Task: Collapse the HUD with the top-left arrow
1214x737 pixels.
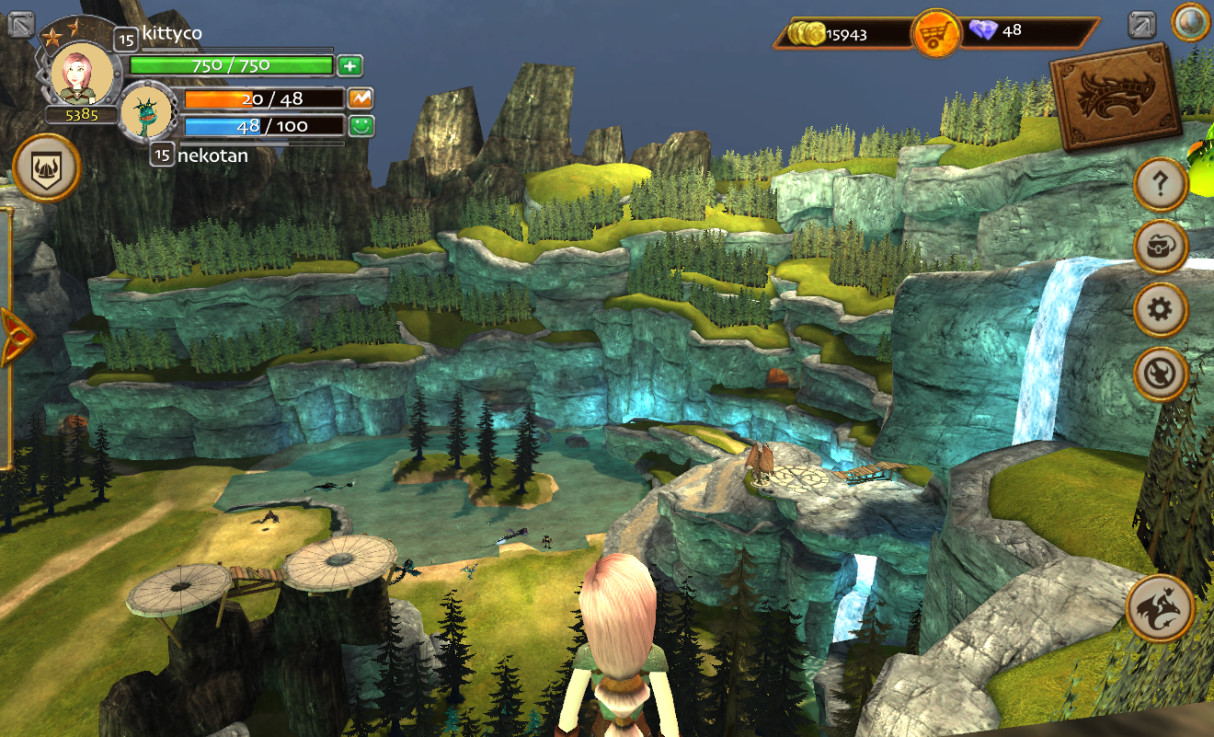Action: (x=21, y=24)
